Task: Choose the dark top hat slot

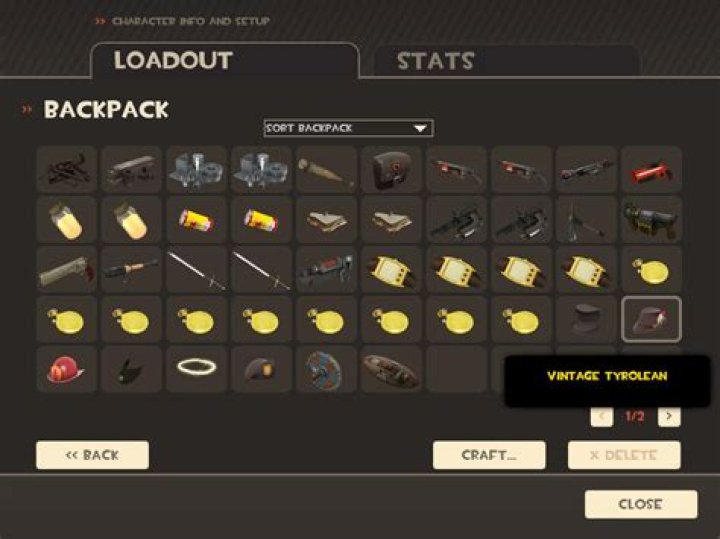Action: pyautogui.click(x=586, y=320)
